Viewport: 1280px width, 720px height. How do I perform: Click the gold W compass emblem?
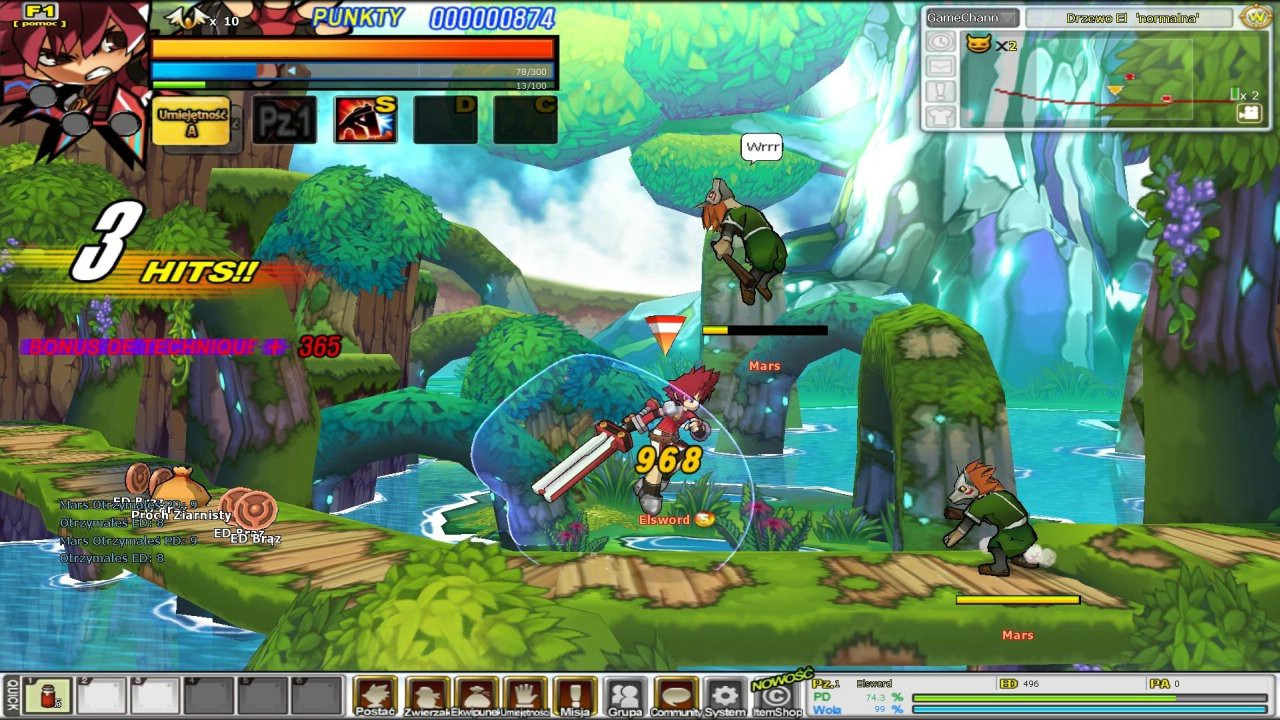pyautogui.click(x=1255, y=17)
